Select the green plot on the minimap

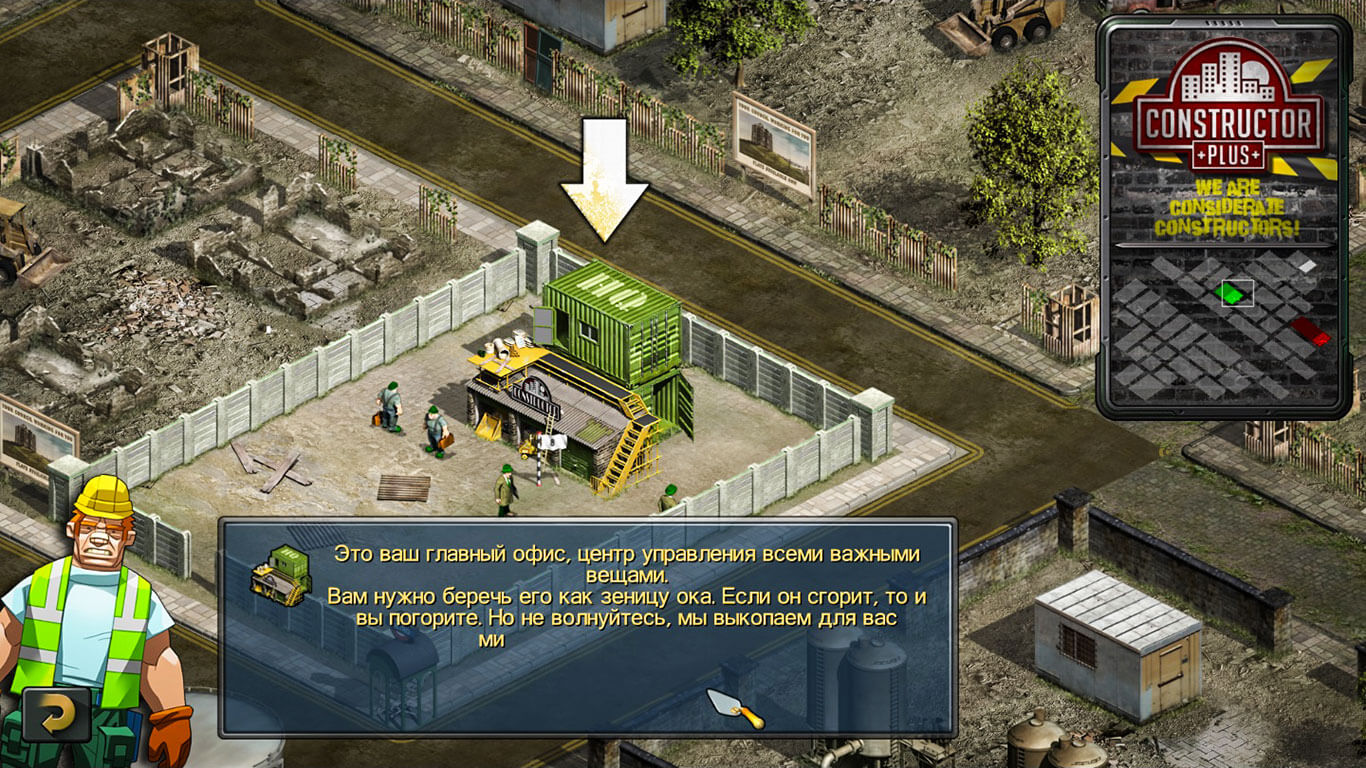pos(1231,294)
